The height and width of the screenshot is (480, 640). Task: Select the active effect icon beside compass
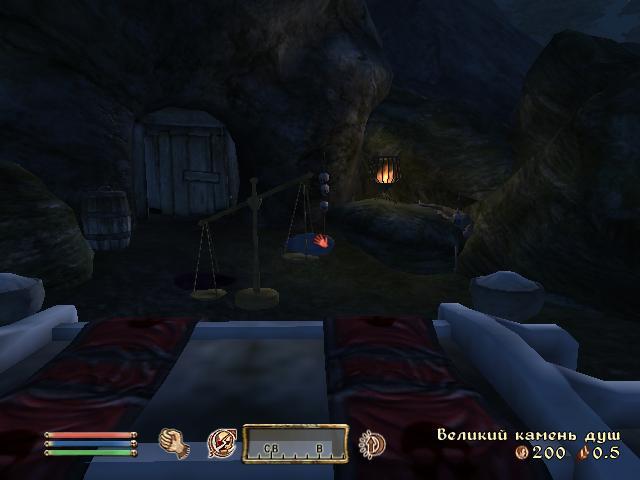[x=373, y=443]
